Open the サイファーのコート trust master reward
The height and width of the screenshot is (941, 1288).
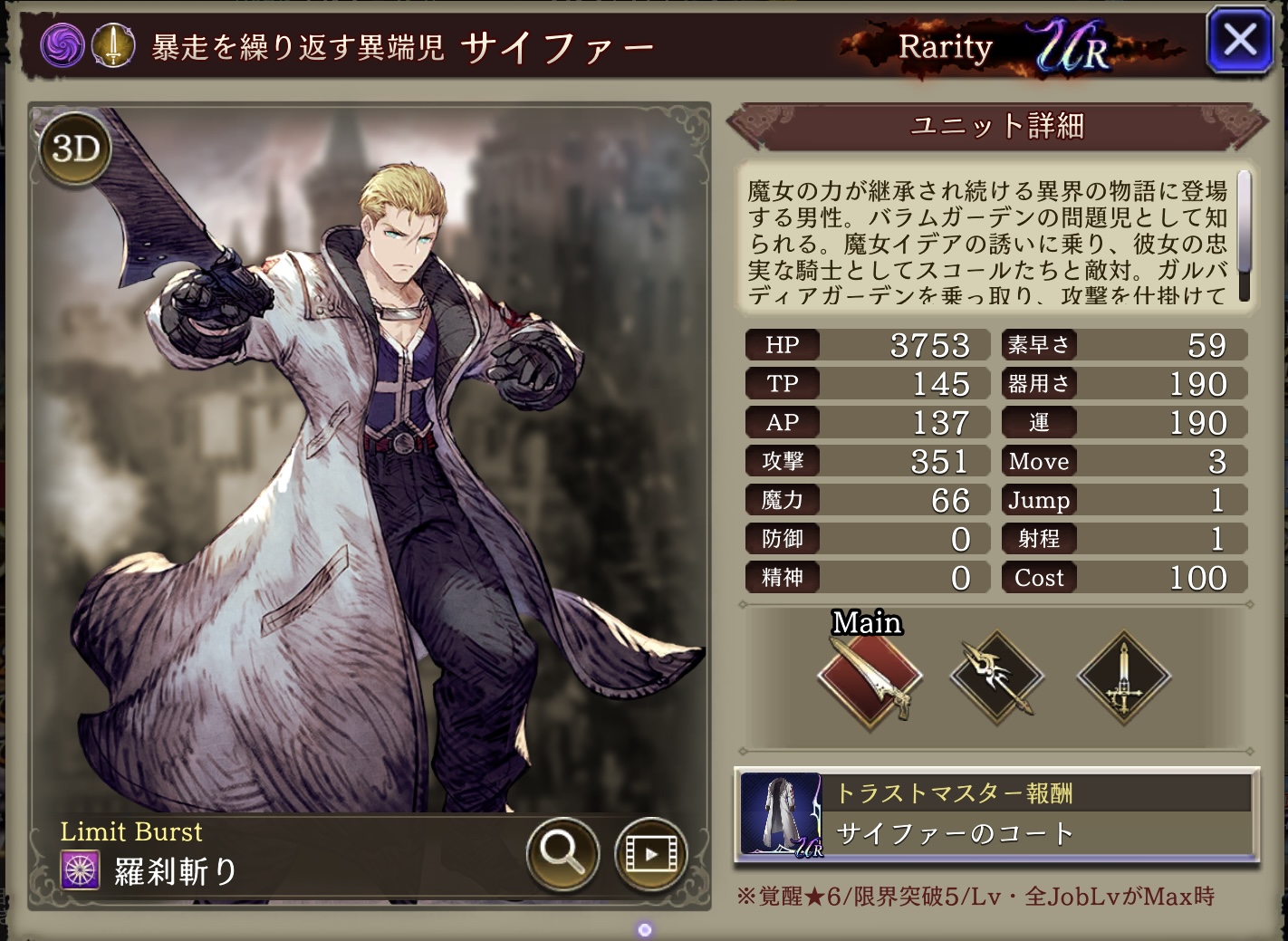(996, 815)
